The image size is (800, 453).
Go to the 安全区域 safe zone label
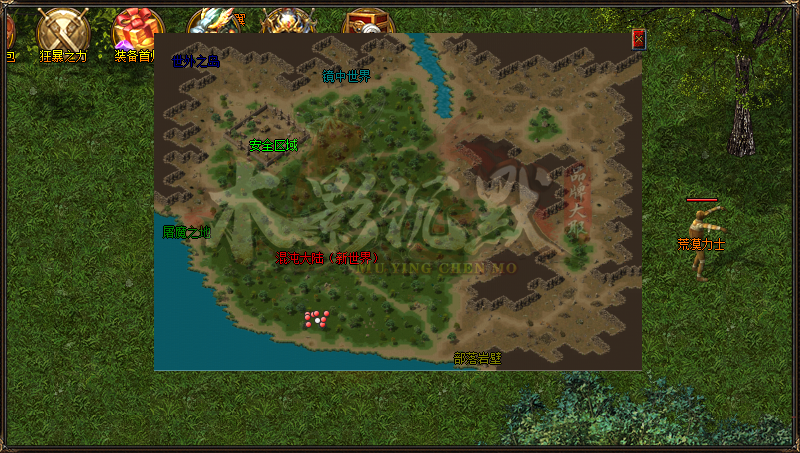[x=273, y=146]
